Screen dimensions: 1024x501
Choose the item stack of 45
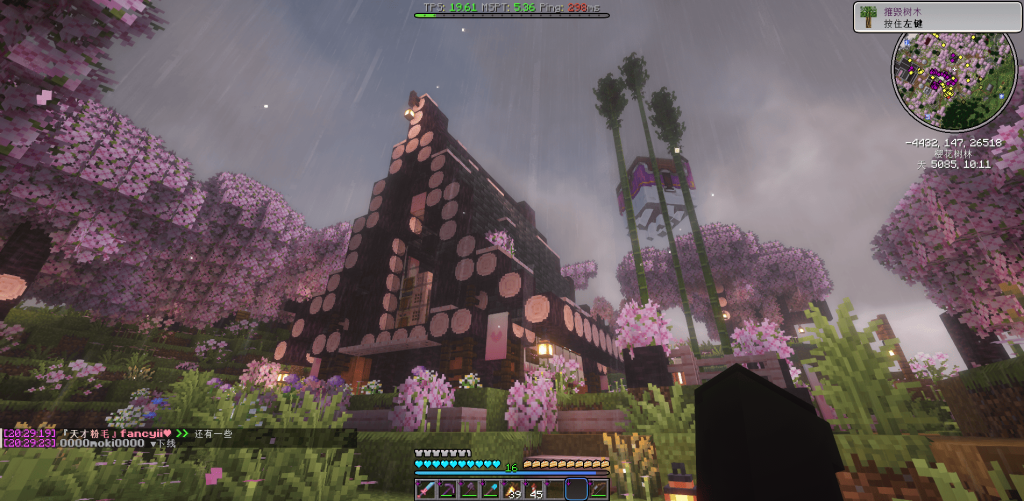click(x=533, y=489)
